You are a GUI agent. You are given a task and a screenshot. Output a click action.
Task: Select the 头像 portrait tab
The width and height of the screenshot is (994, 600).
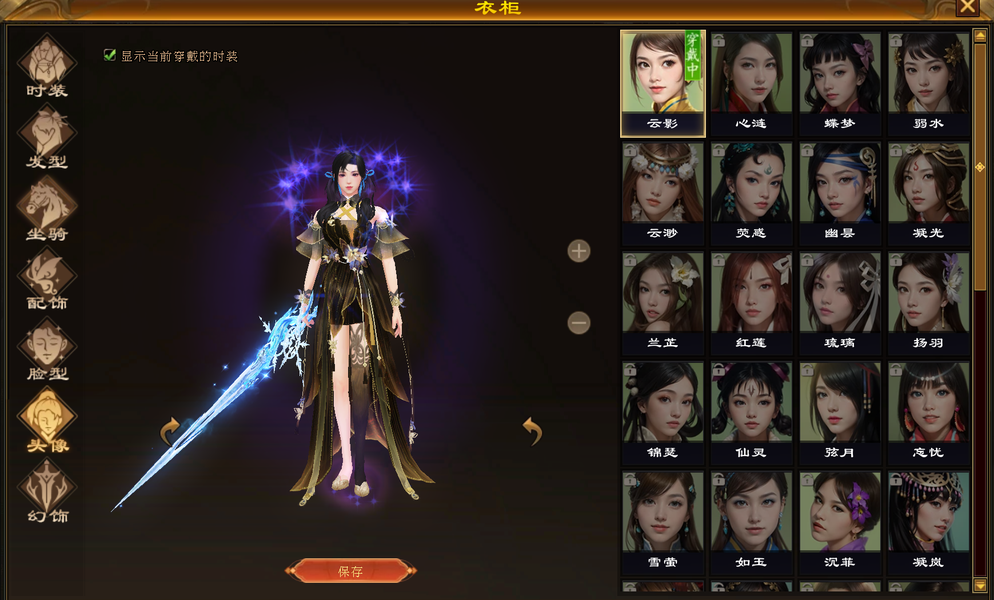point(46,421)
